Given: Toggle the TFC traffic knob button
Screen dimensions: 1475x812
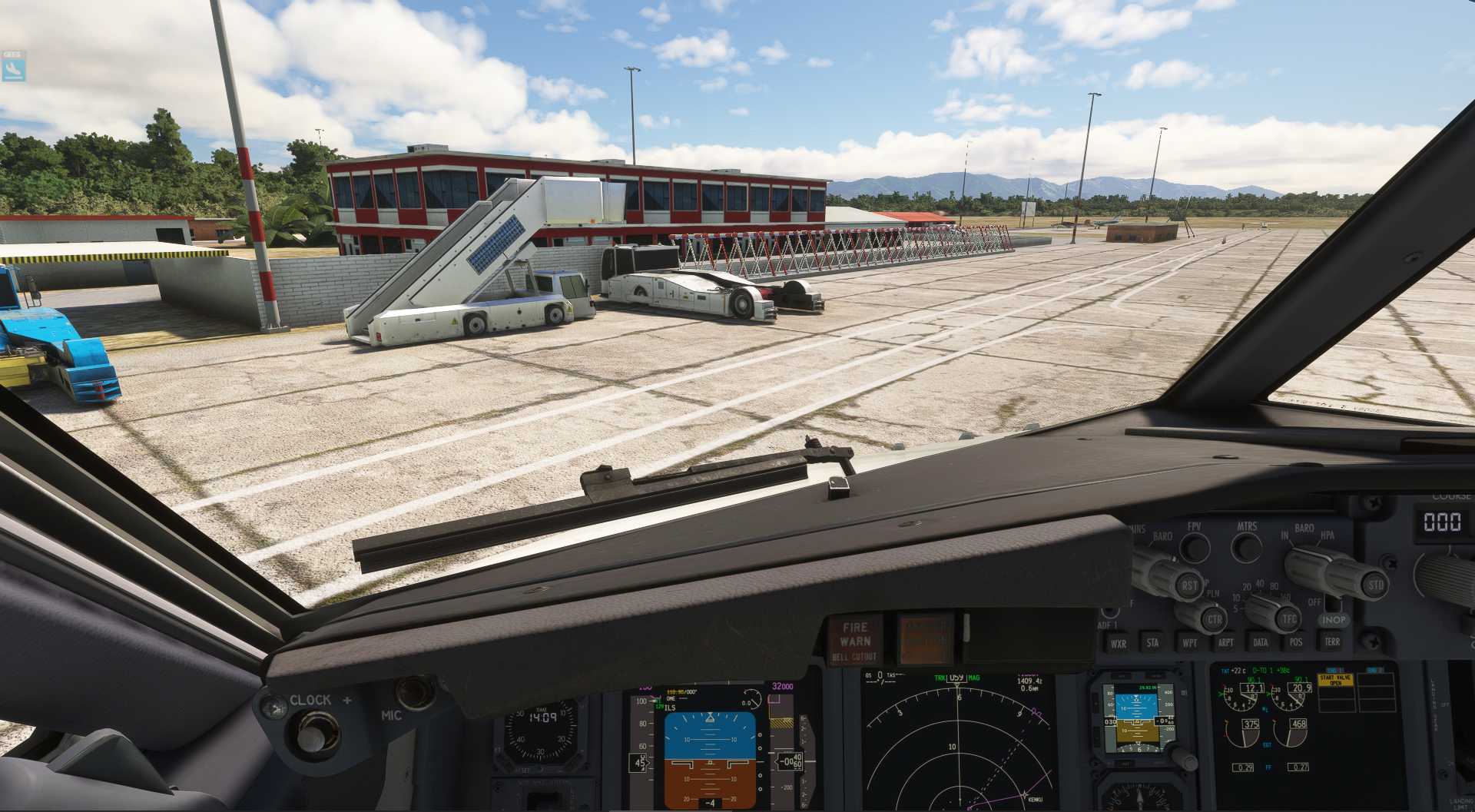Looking at the screenshot, I should click(x=1288, y=618).
